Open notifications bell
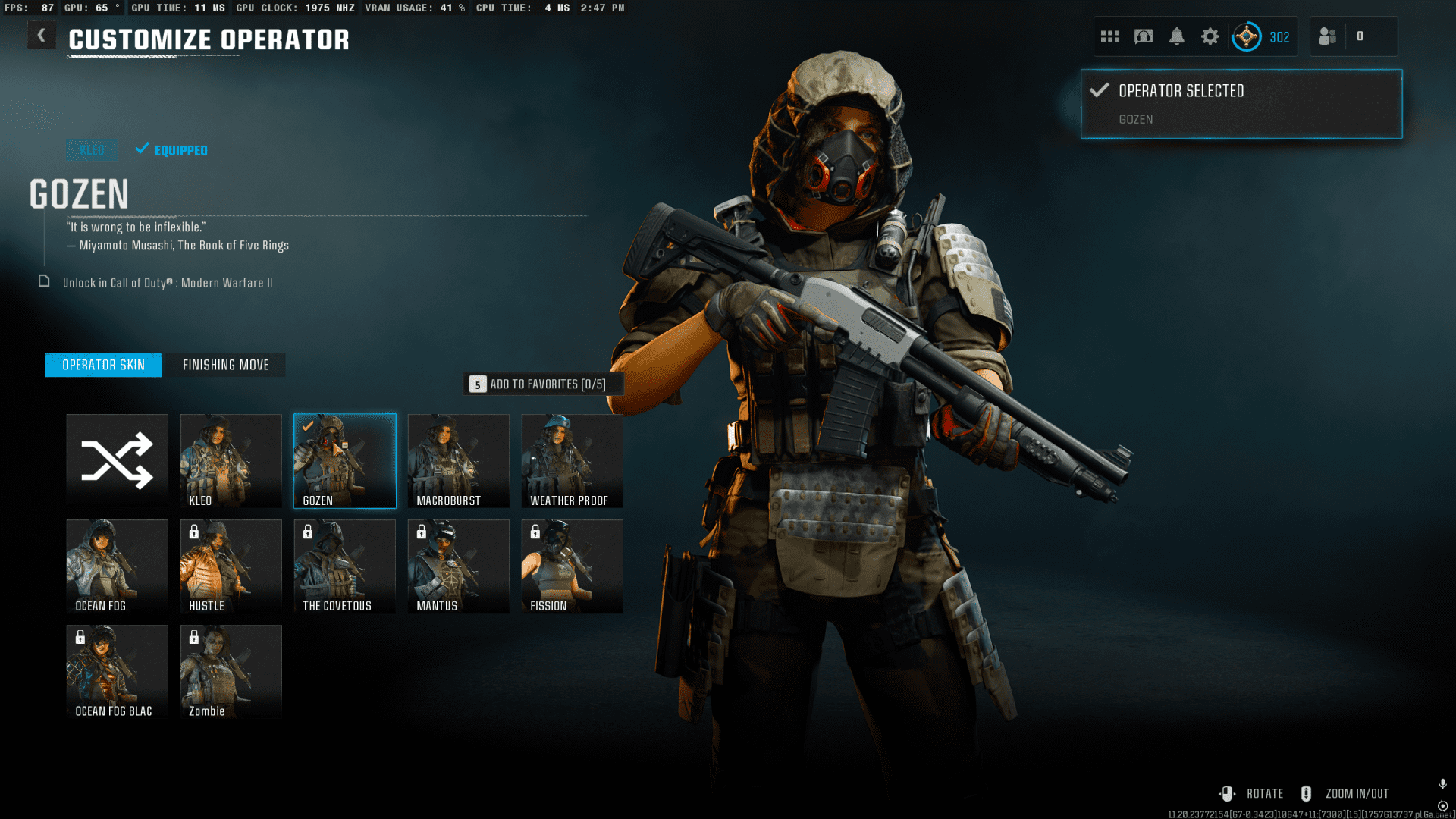Viewport: 1456px width, 819px height. click(1177, 36)
